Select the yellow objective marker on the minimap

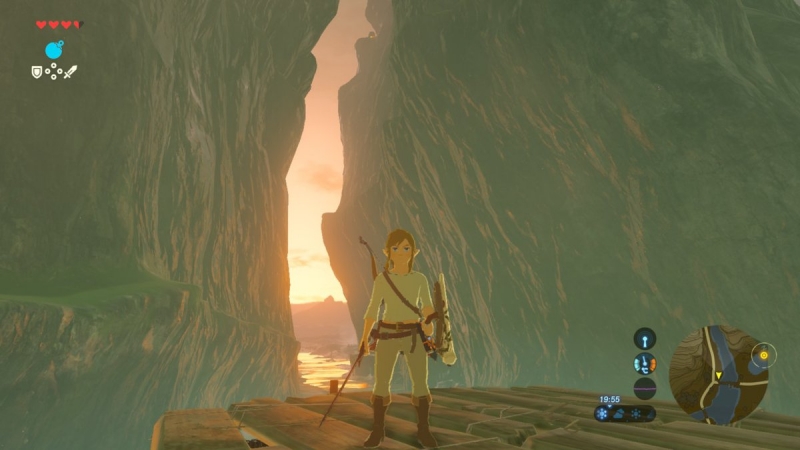point(765,354)
